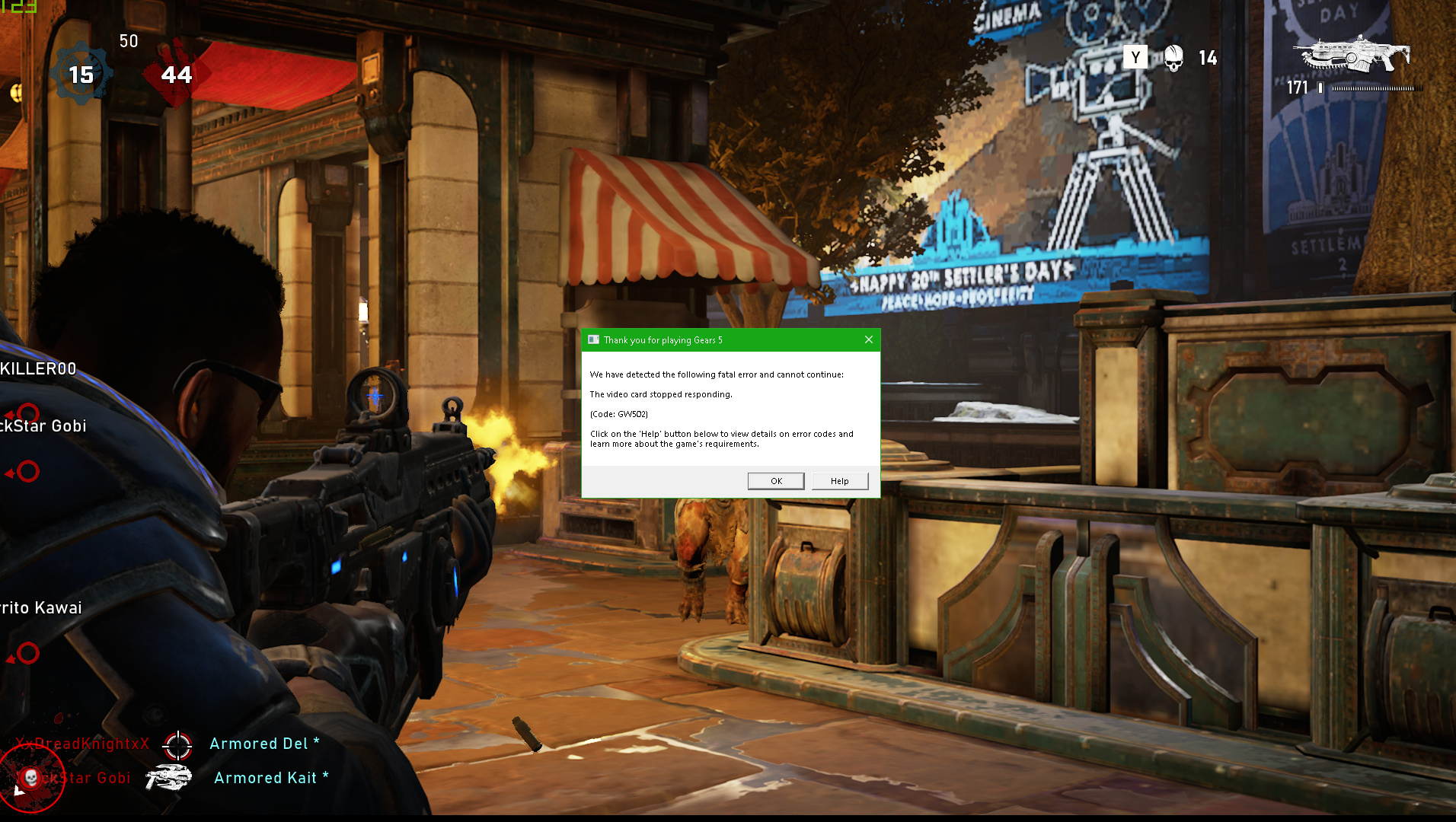Image resolution: width=1456 pixels, height=822 pixels.
Task: Confirm the fatal error with OK
Action: tap(776, 481)
